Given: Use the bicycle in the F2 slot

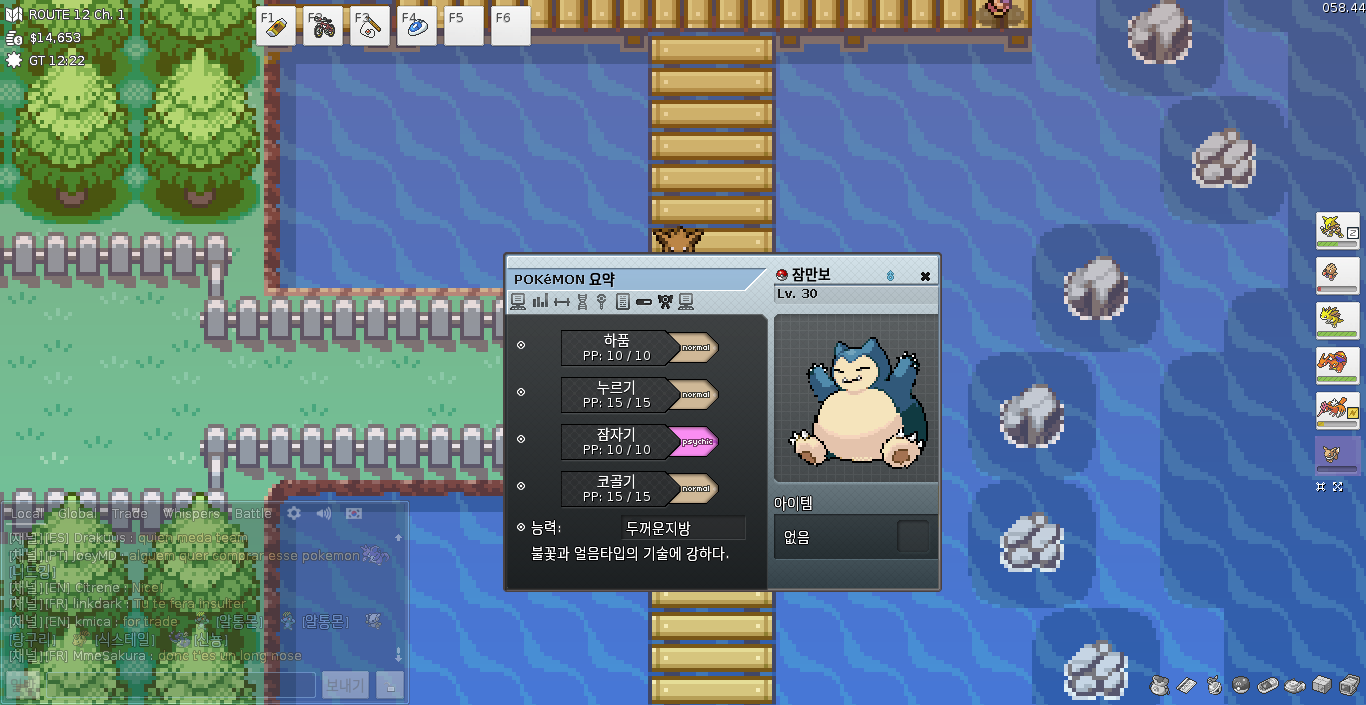Looking at the screenshot, I should (322, 27).
